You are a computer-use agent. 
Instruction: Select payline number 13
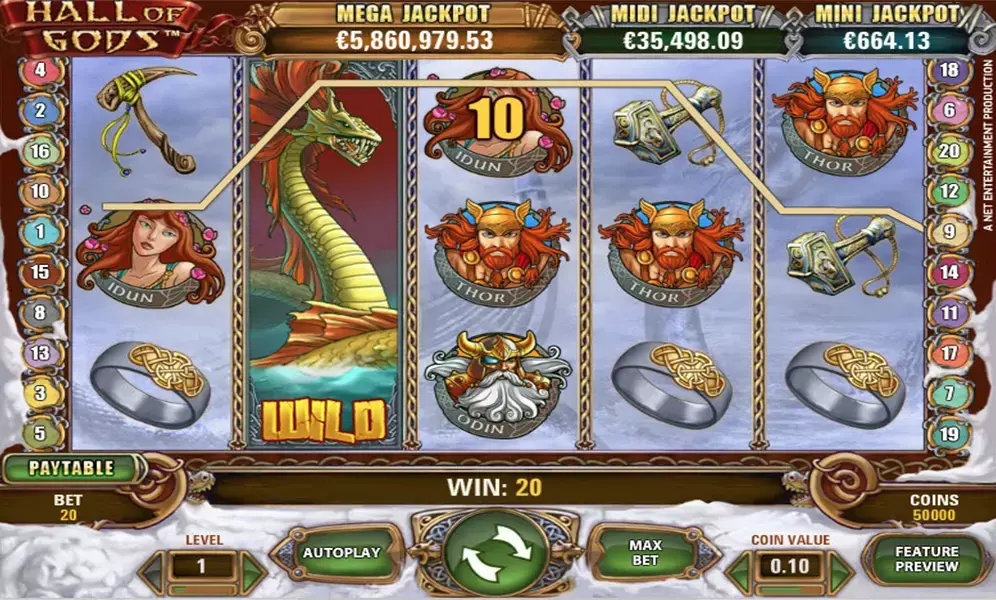coord(41,352)
